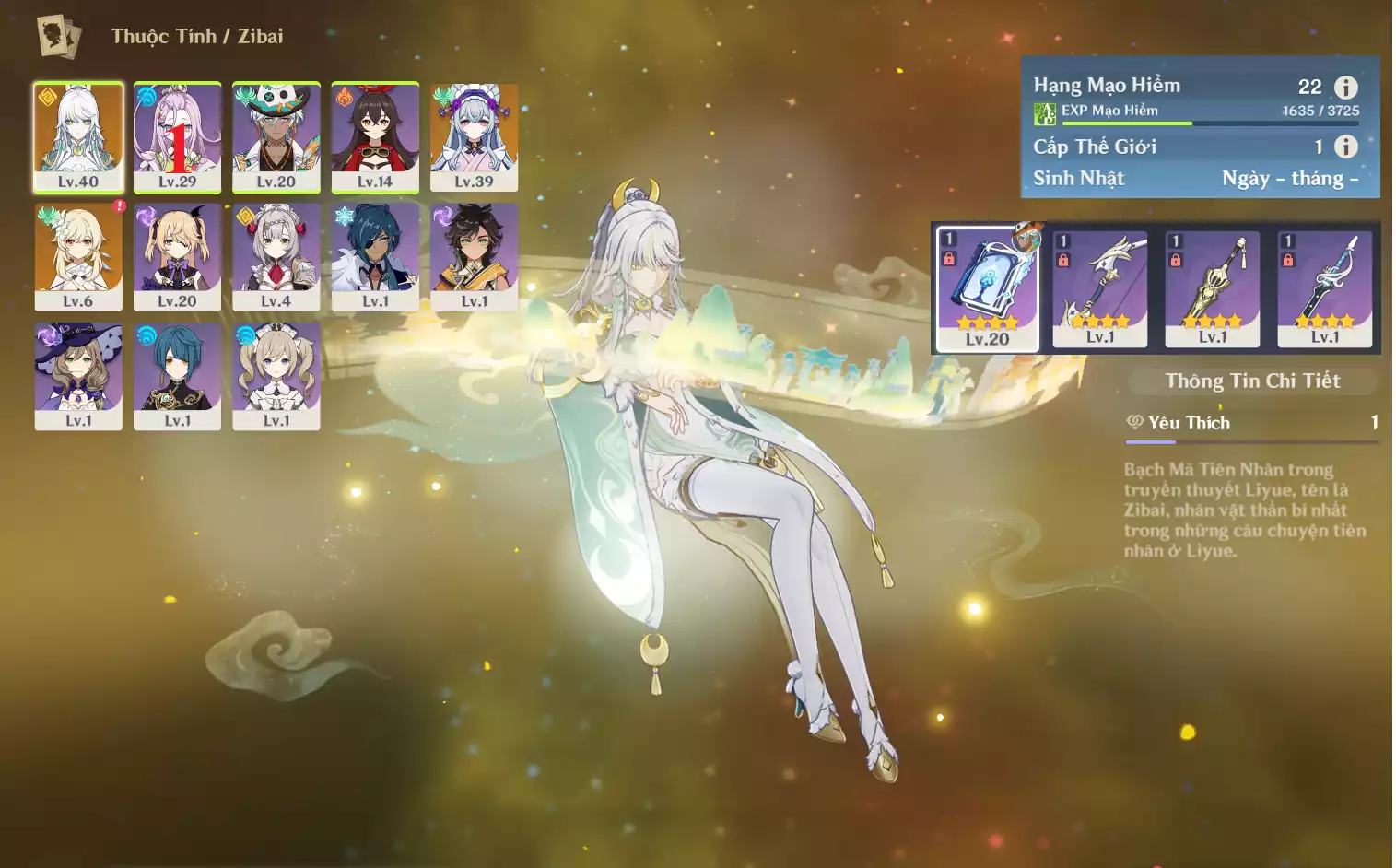Select the Lv.20 blue book catalyst
The width and height of the screenshot is (1396, 868).
tap(987, 287)
